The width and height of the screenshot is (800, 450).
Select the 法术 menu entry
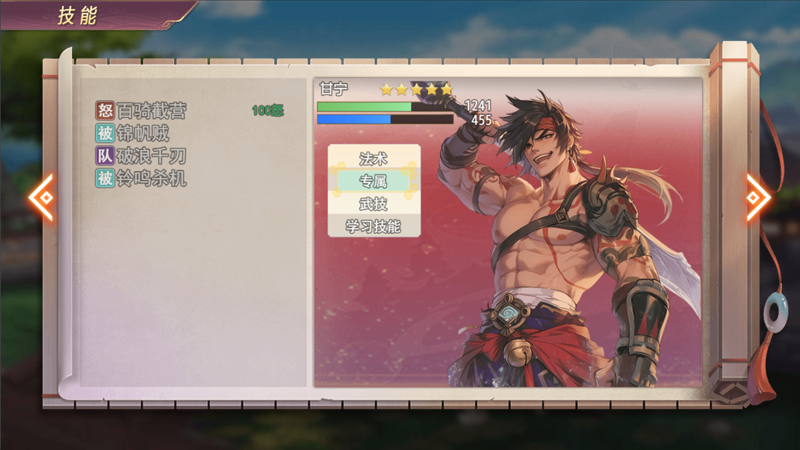pos(373,159)
